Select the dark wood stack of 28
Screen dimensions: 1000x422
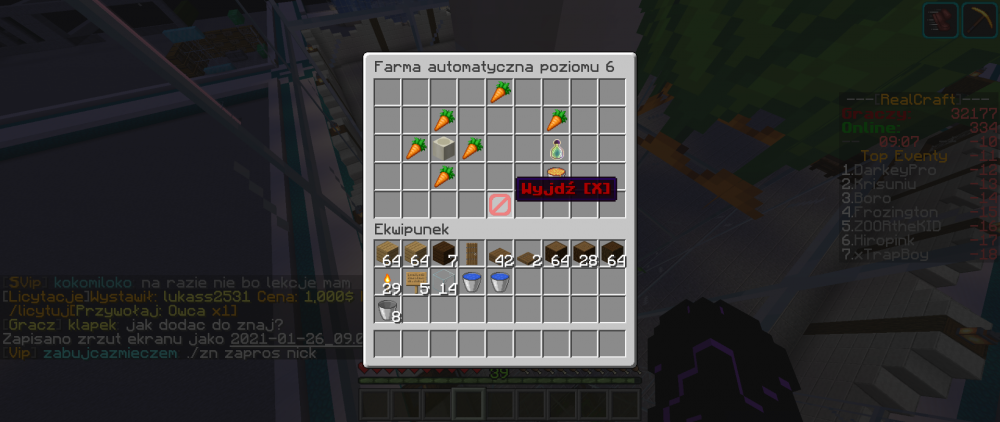pos(584,254)
